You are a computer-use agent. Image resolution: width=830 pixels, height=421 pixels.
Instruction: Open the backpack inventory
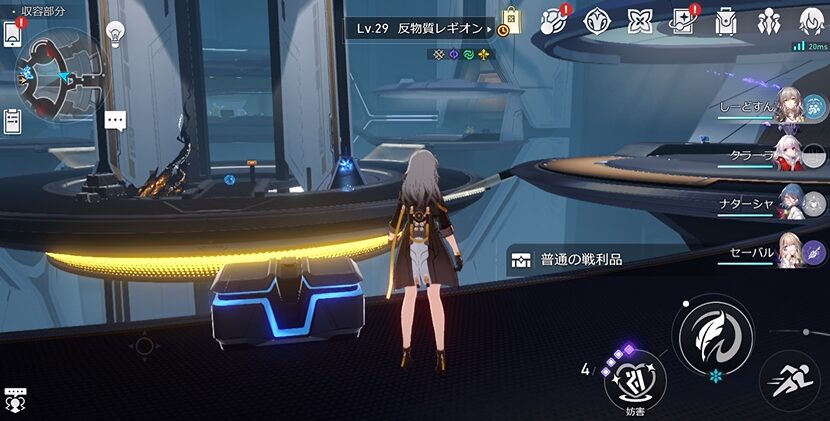tap(726, 22)
